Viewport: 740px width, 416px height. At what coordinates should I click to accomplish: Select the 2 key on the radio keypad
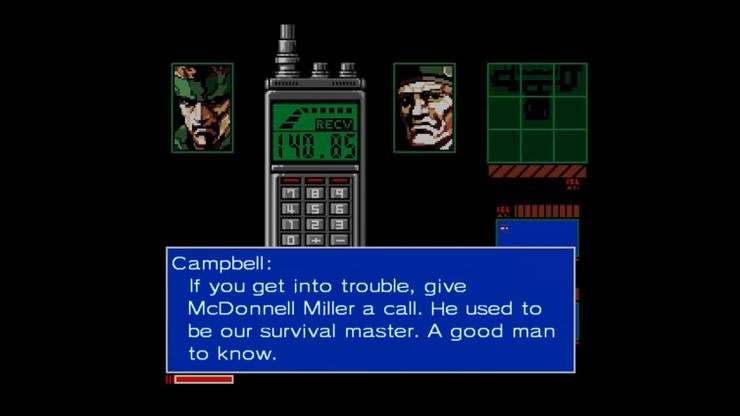click(314, 225)
